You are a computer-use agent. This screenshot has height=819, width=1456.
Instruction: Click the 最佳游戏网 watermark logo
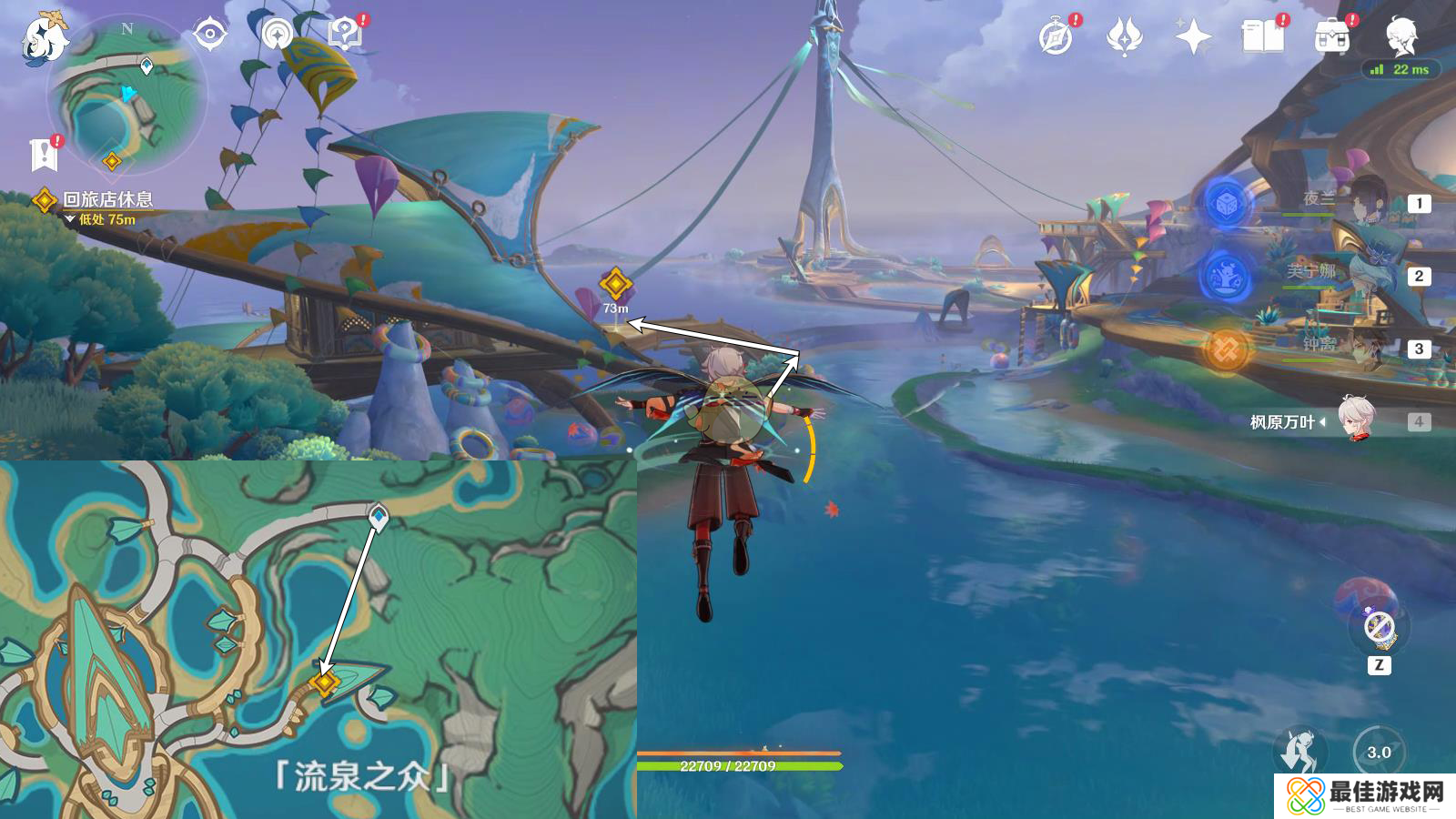pos(1365,796)
